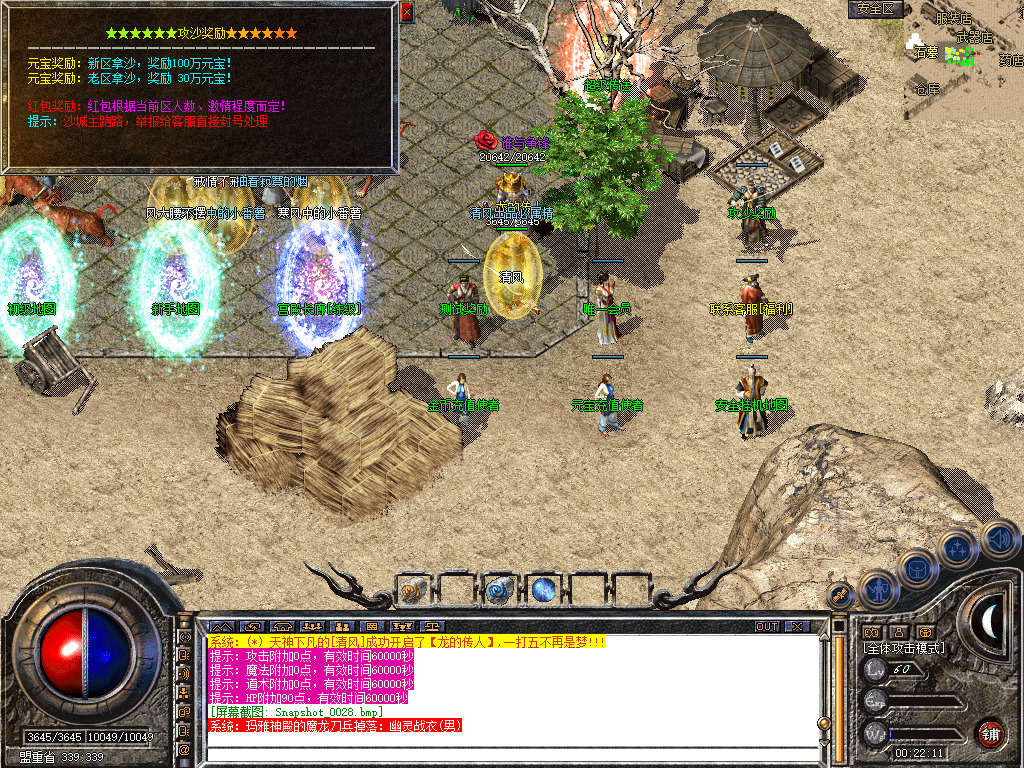Use the gold scroll in the belt
This screenshot has width=1024, height=768.
412,590
